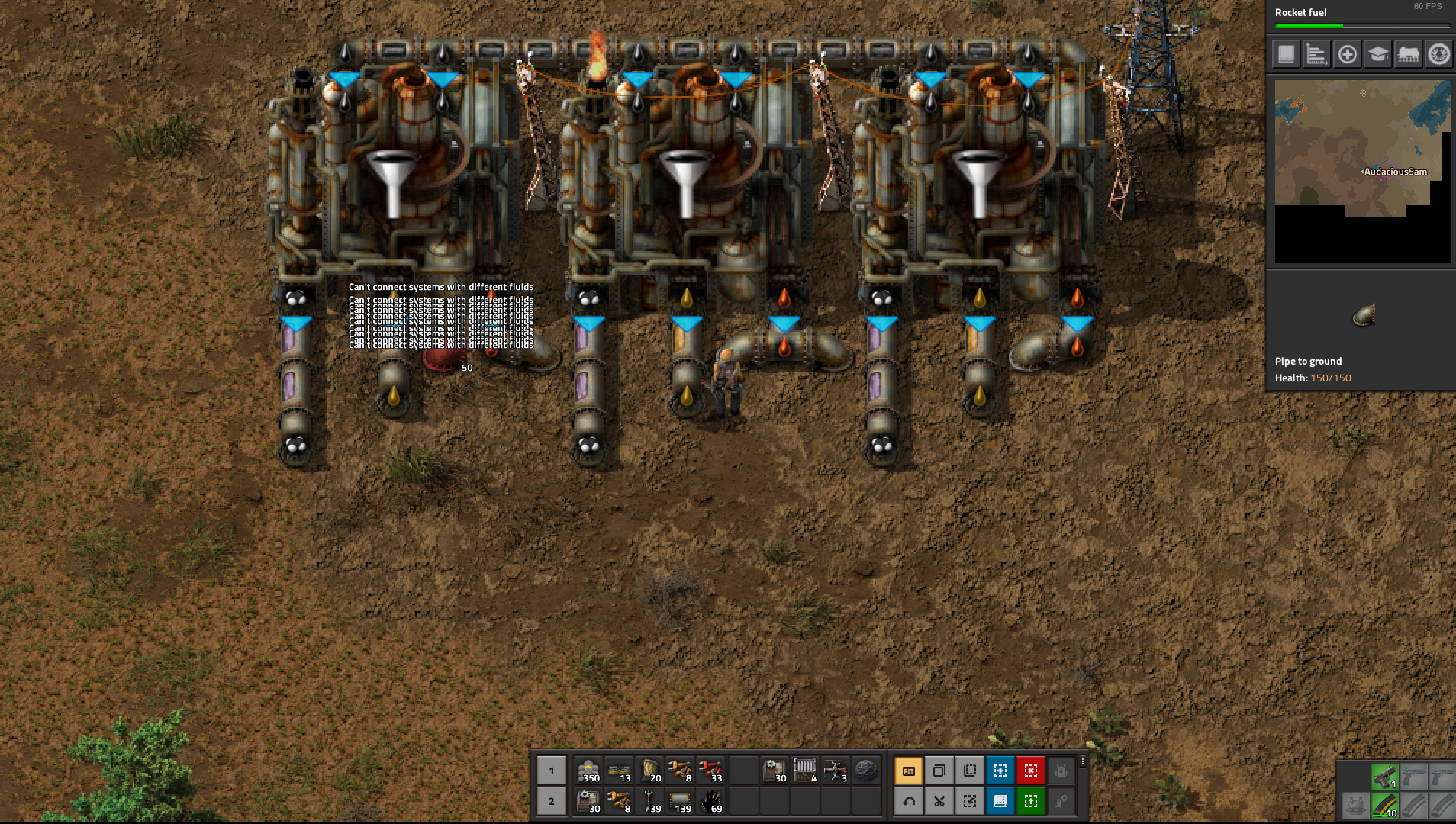Toggle the ALT mode button
Screen dimensions: 1456x824
click(x=908, y=771)
